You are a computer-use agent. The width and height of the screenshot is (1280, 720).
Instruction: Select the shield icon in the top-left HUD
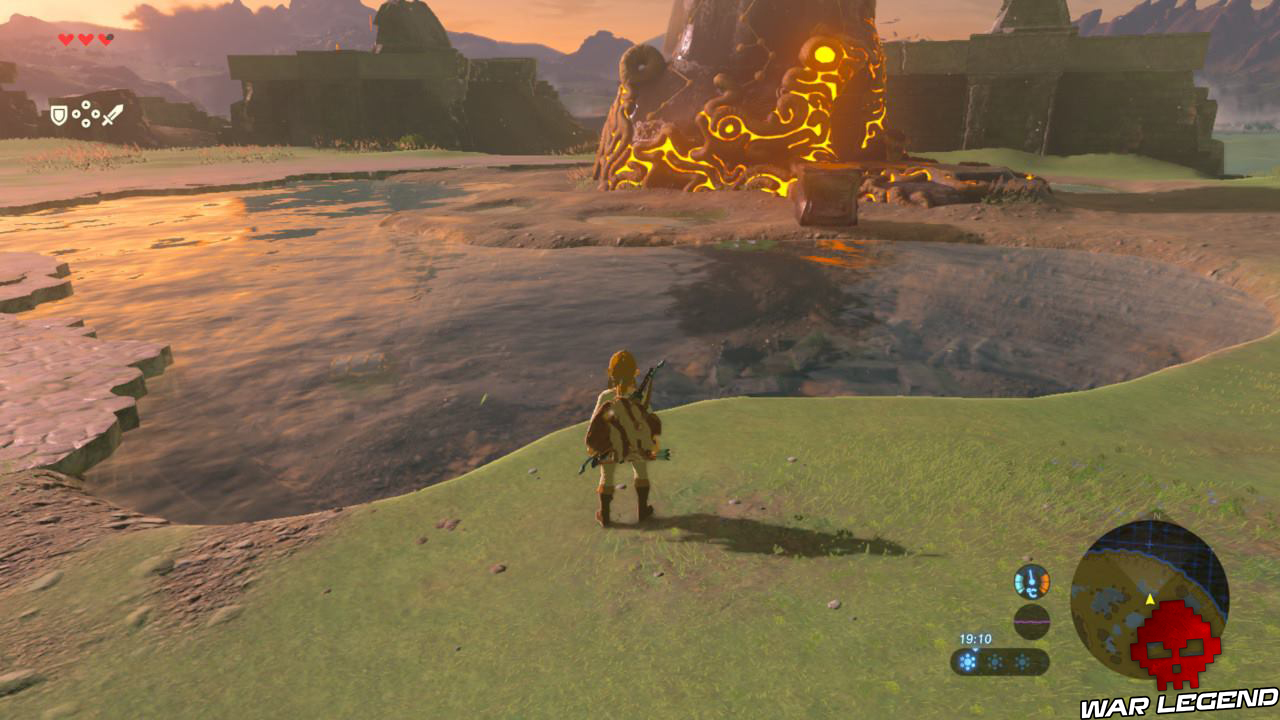click(x=59, y=114)
